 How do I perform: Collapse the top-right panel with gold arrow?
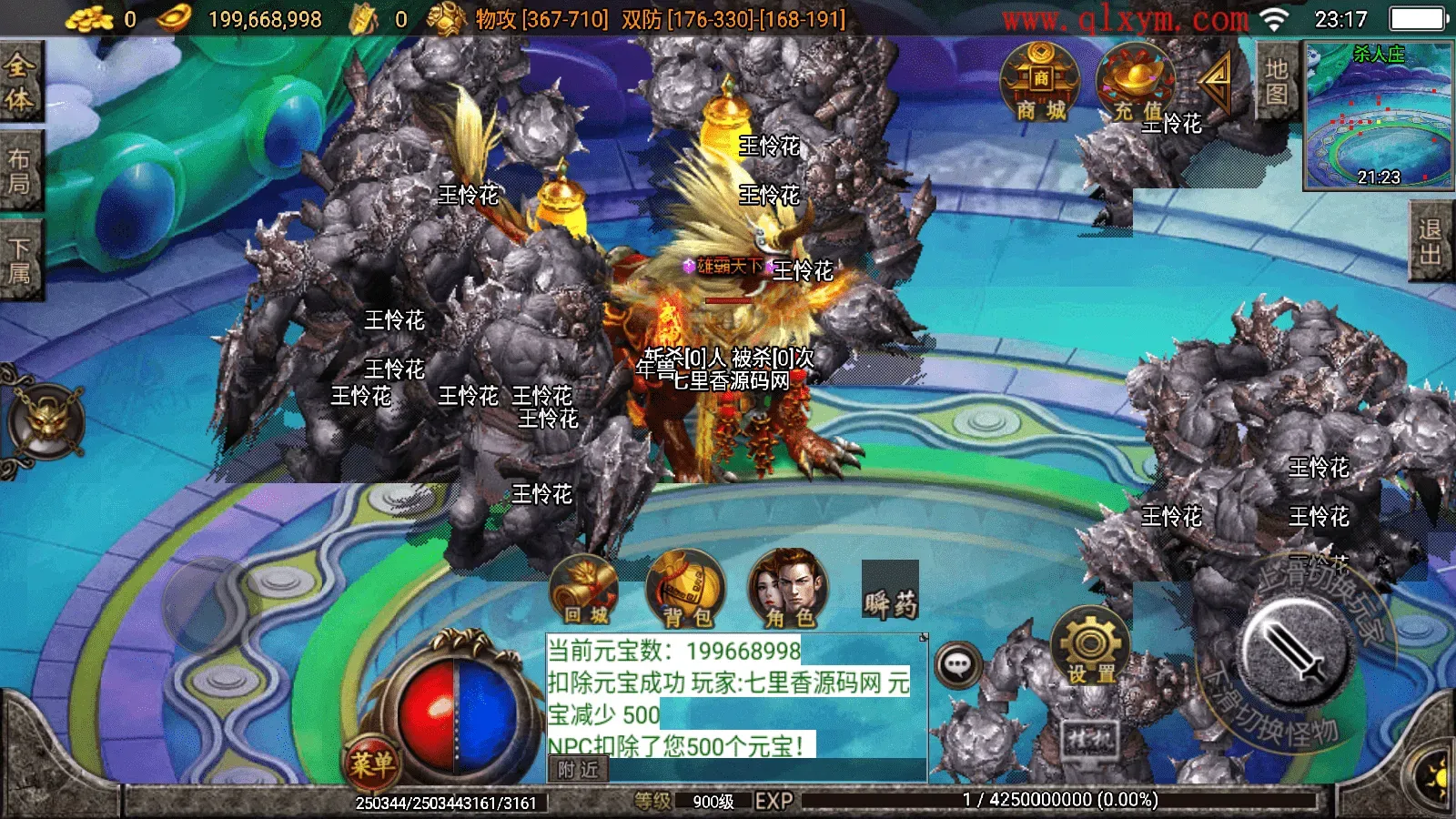(x=1213, y=82)
